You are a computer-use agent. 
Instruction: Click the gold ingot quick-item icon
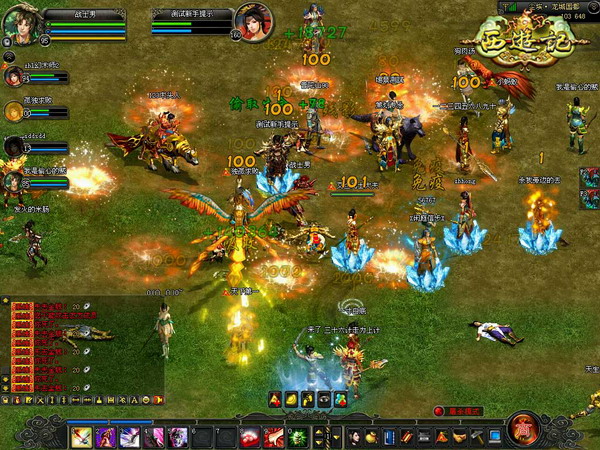coord(291,400)
